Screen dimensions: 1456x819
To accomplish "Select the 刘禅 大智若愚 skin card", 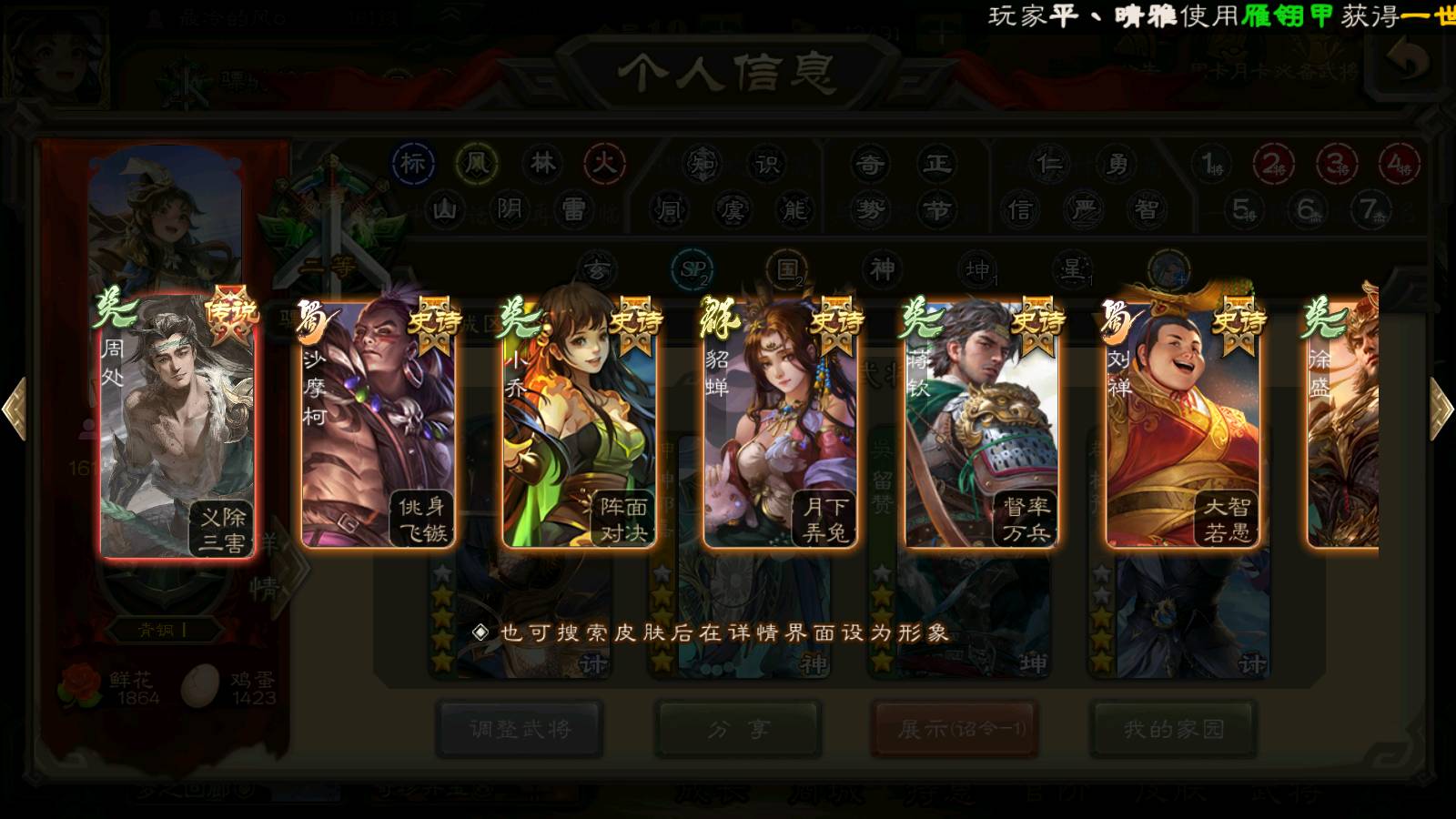I will point(1182,425).
